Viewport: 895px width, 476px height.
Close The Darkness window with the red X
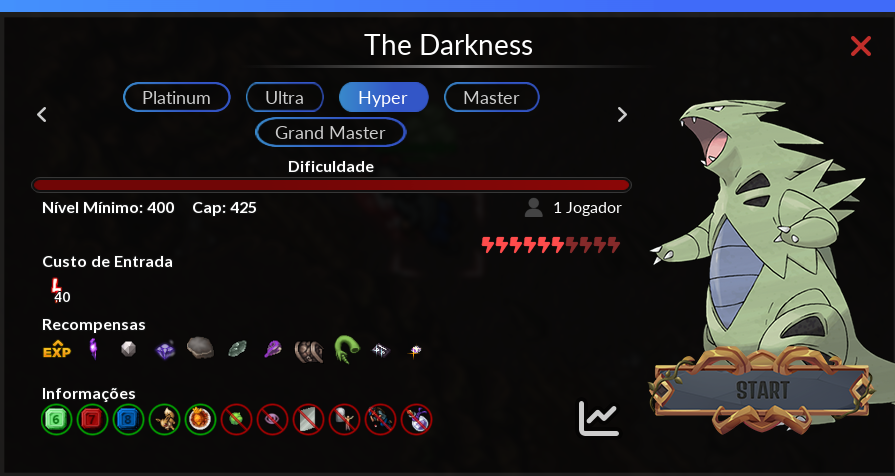860,46
